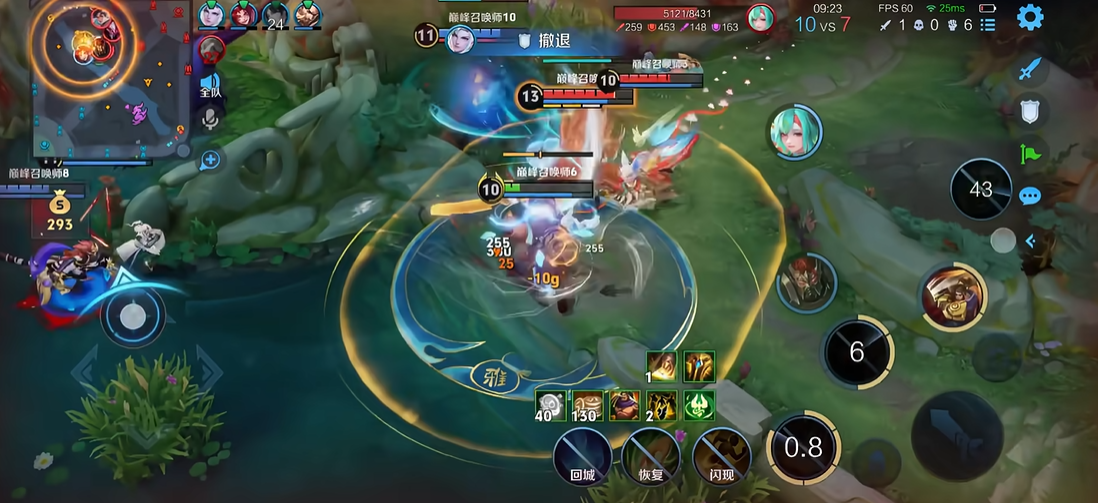1098x503 pixels.
Task: Activate the skill showing 43 cooldown
Action: [980, 189]
